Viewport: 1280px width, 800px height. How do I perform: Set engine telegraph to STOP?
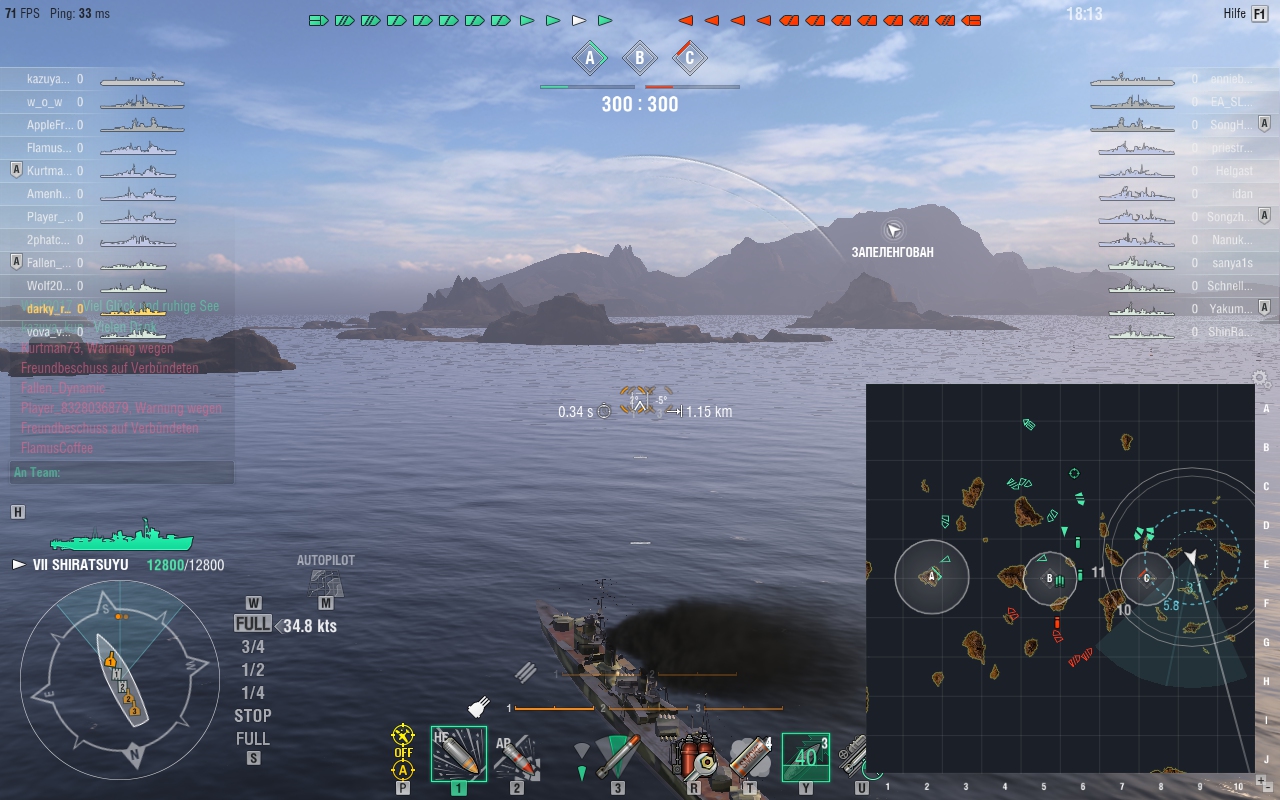click(x=253, y=716)
